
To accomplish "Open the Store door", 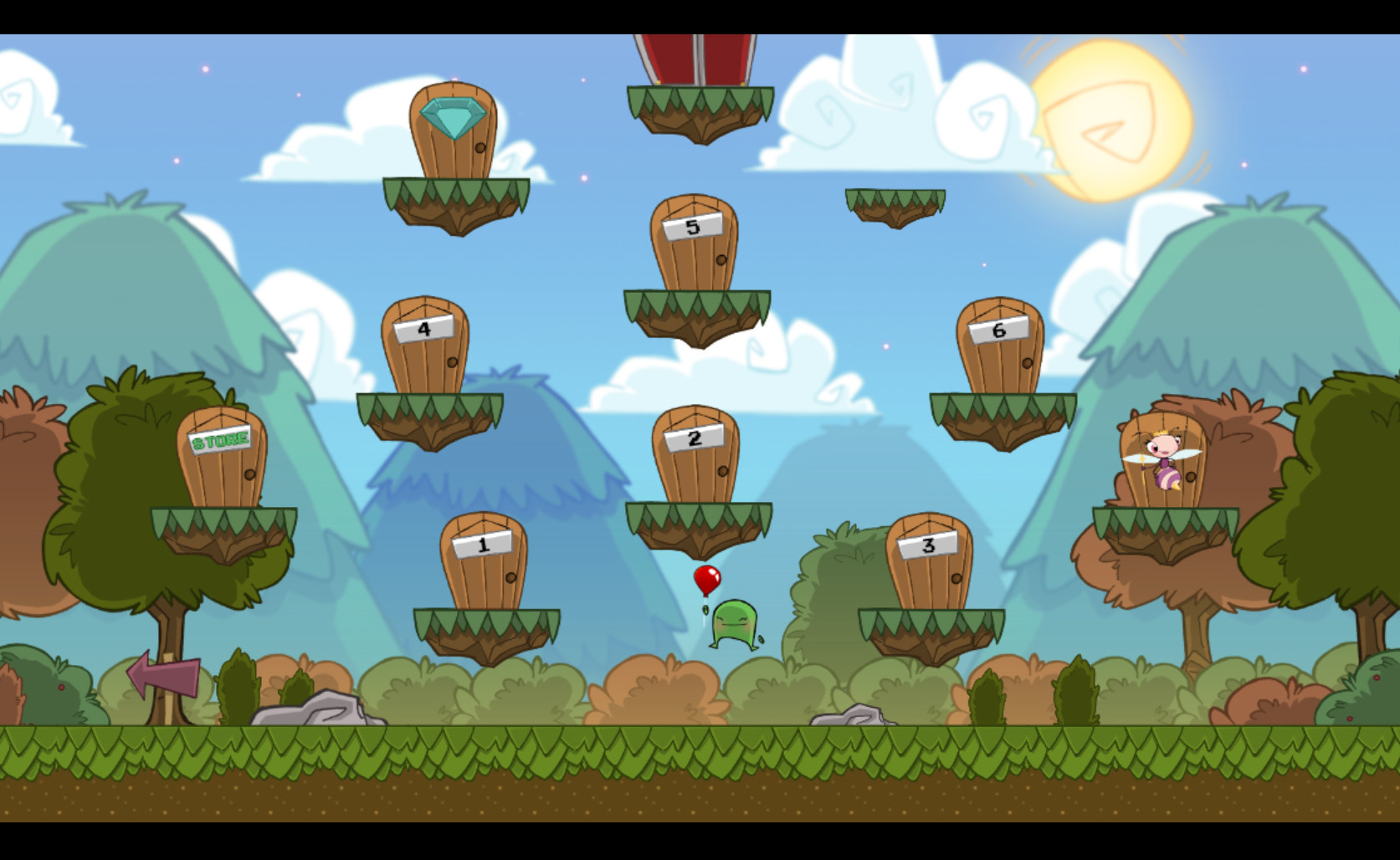I will 222,459.
